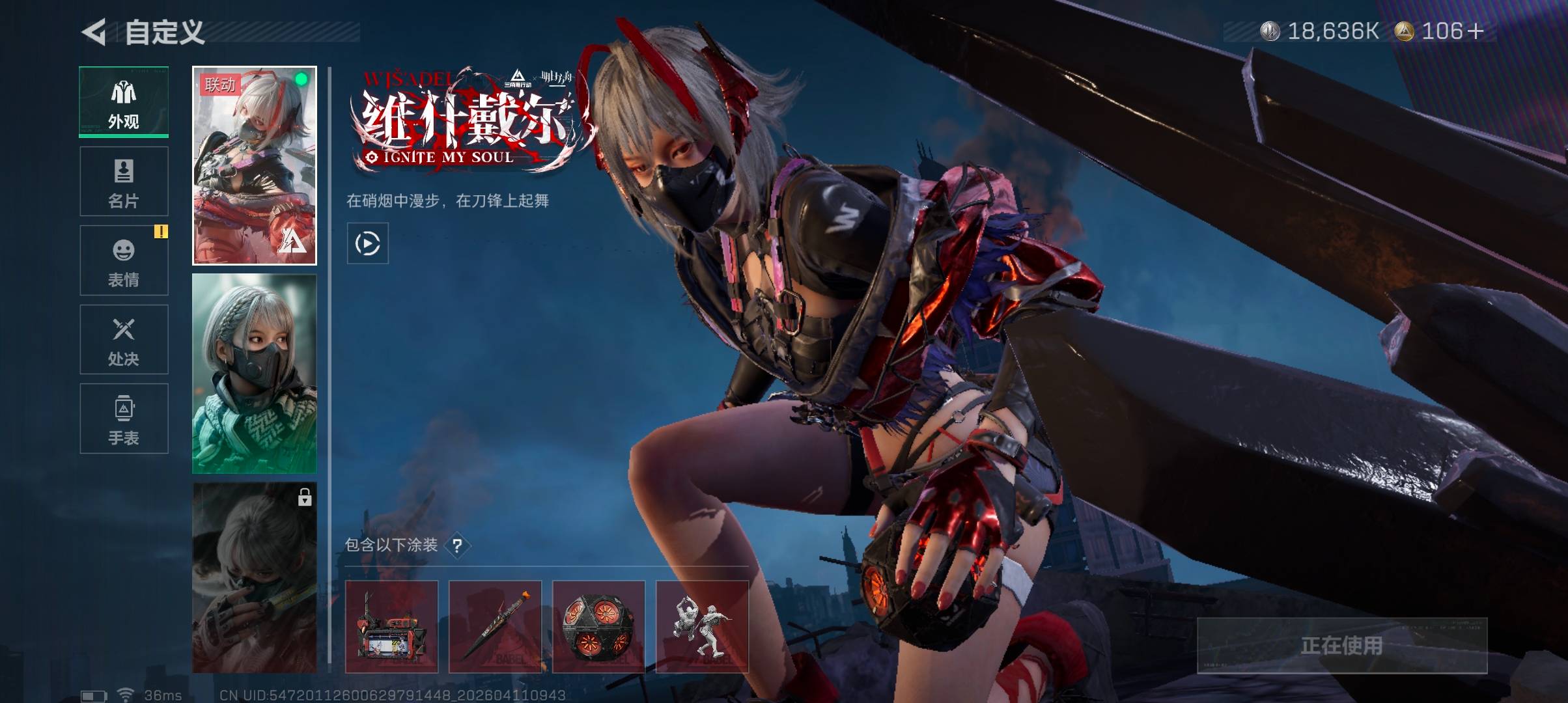1568x703 pixels.
Task: Play the skin preview video
Action: 368,243
